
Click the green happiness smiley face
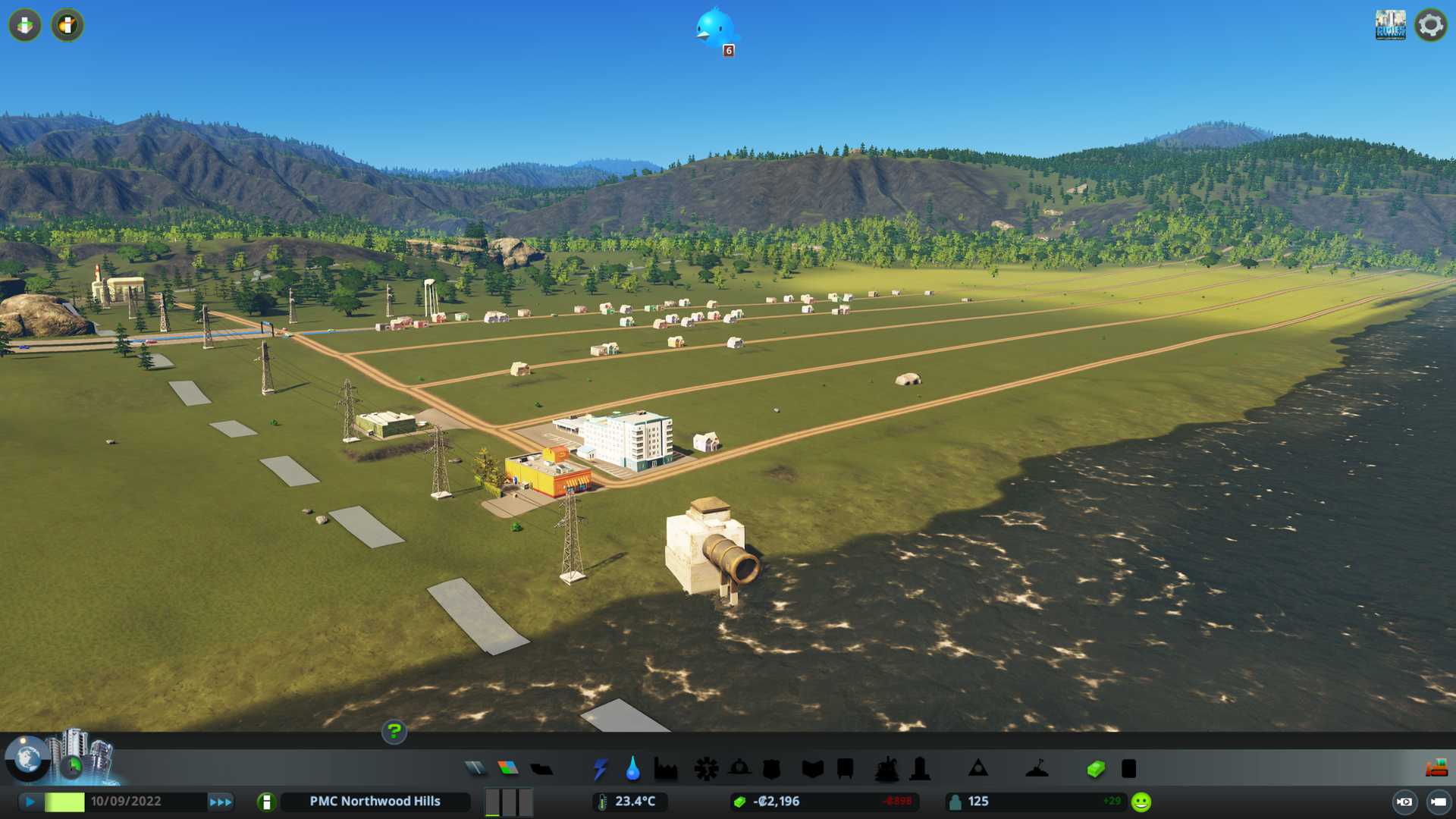1141,802
